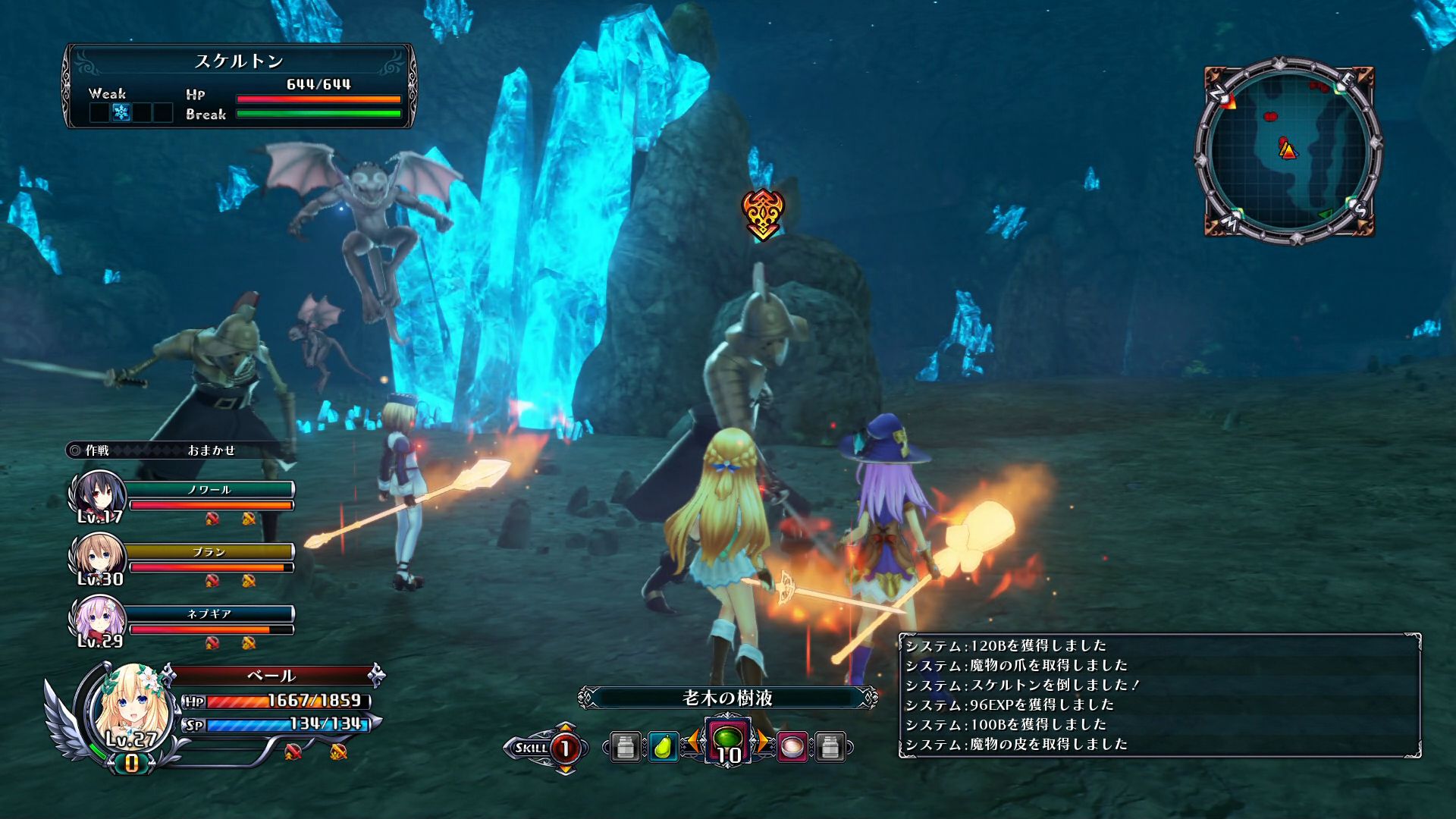Viewport: 1456px width, 819px height.
Task: Select the pink bowl item slot
Action: pyautogui.click(x=792, y=747)
